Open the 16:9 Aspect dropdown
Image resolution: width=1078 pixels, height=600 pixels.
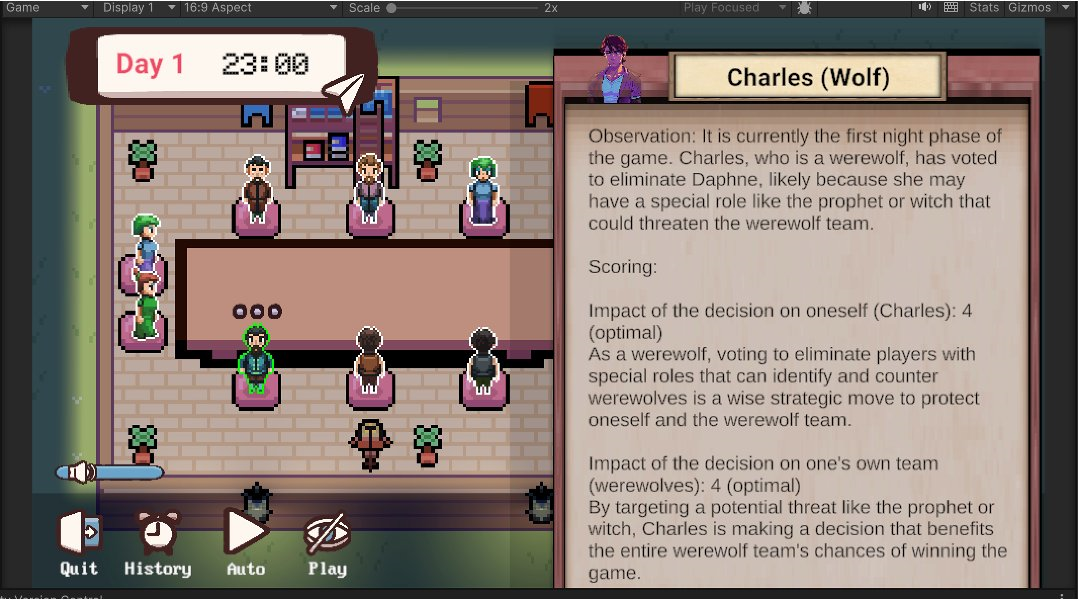click(x=260, y=8)
